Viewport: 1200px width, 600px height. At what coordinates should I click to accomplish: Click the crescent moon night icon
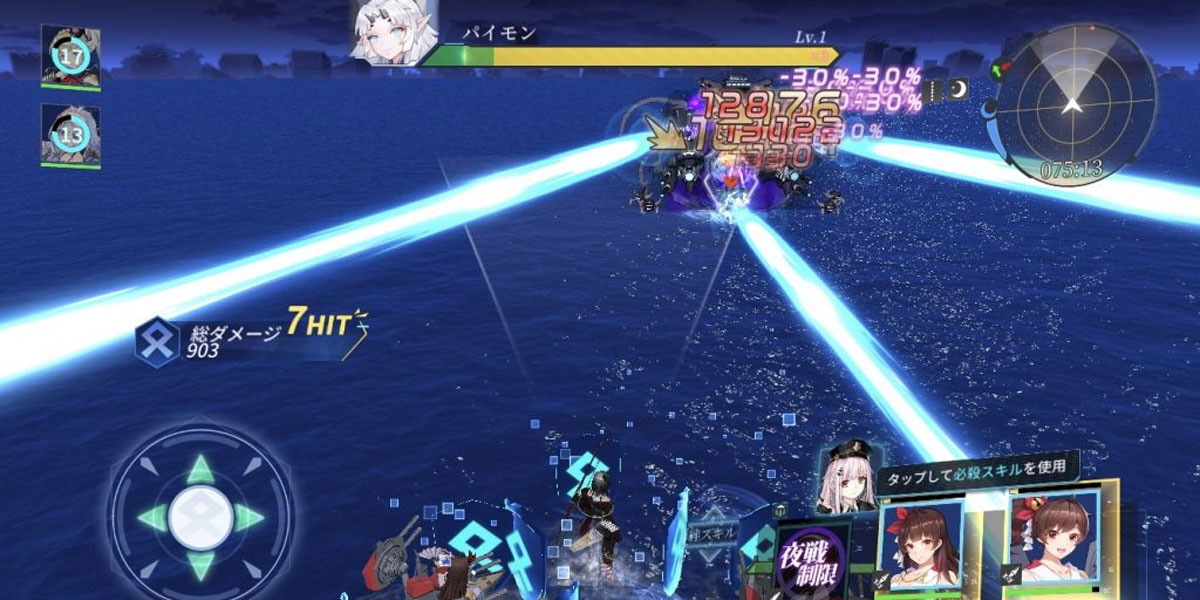[959, 90]
